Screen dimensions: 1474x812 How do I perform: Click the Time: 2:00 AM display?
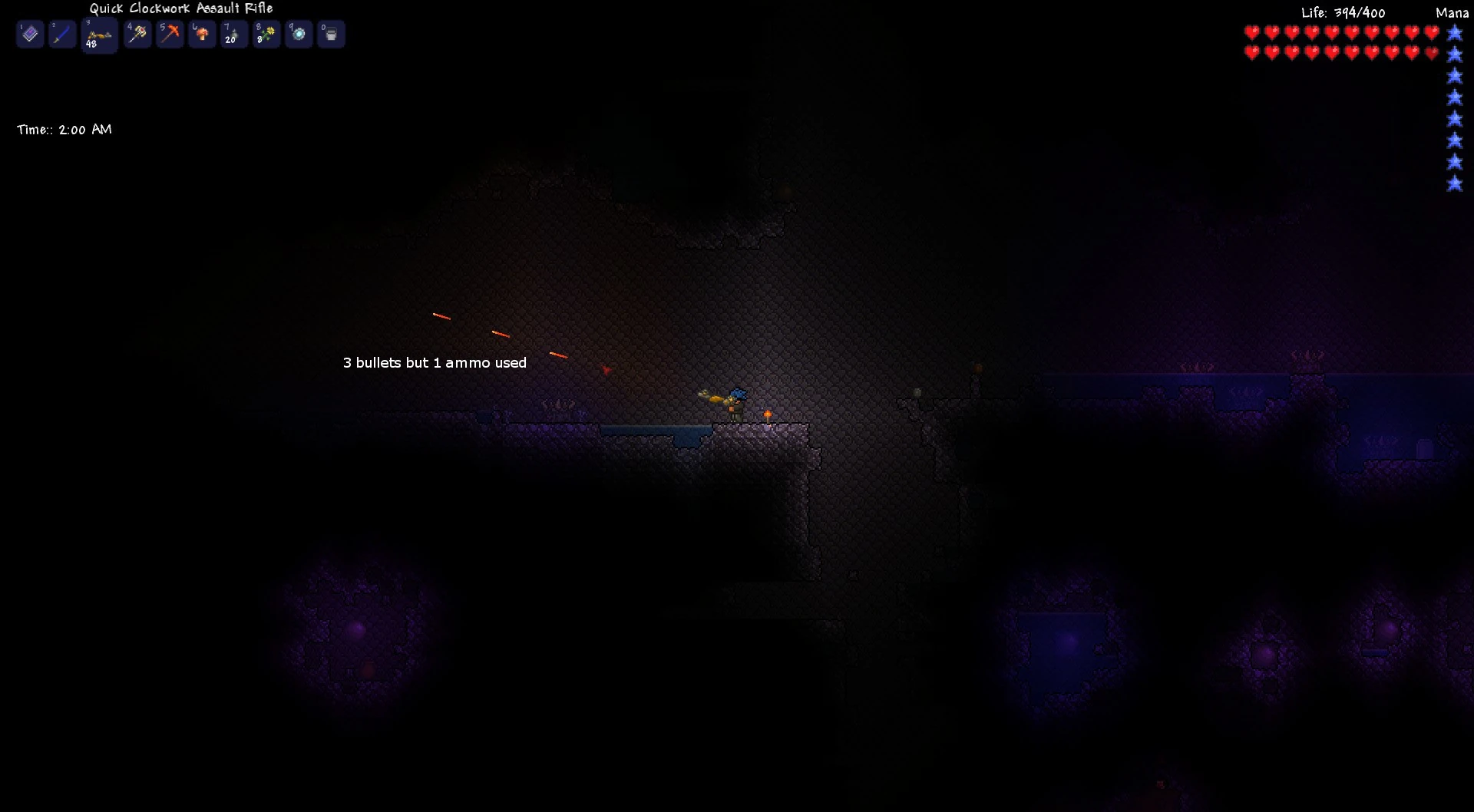pyautogui.click(x=64, y=129)
